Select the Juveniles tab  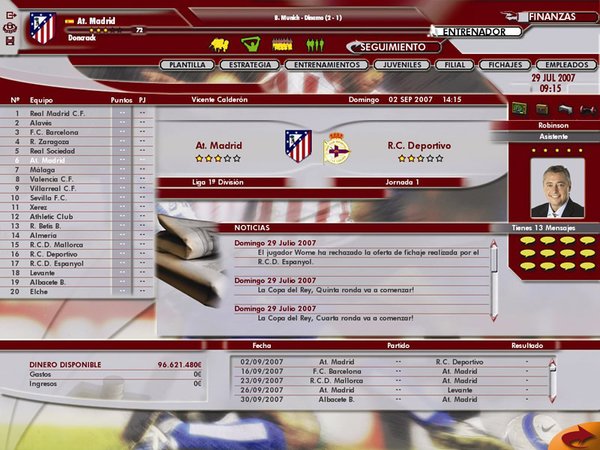pos(400,65)
